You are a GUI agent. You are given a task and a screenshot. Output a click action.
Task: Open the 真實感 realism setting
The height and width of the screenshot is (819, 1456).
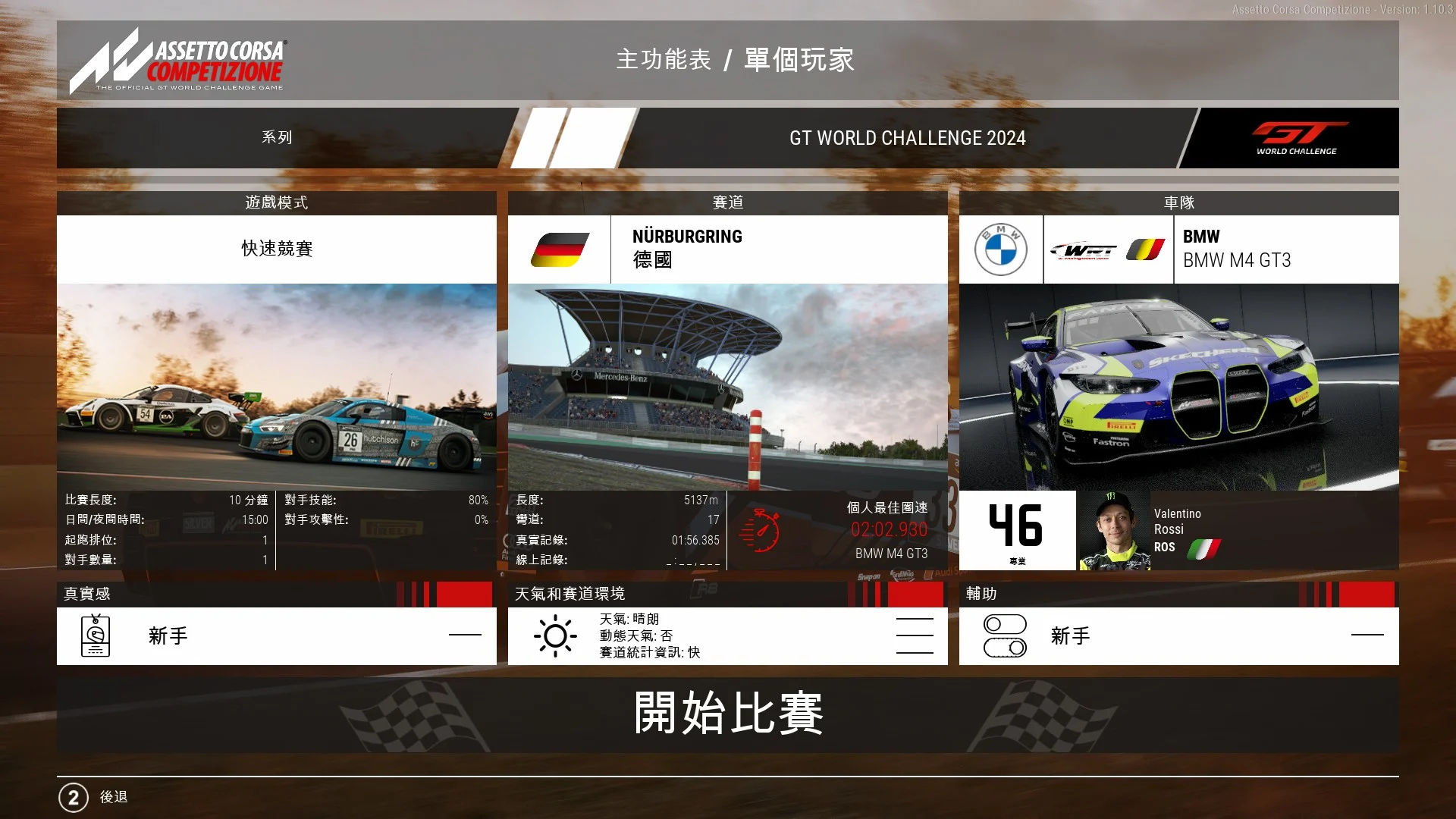pos(277,635)
